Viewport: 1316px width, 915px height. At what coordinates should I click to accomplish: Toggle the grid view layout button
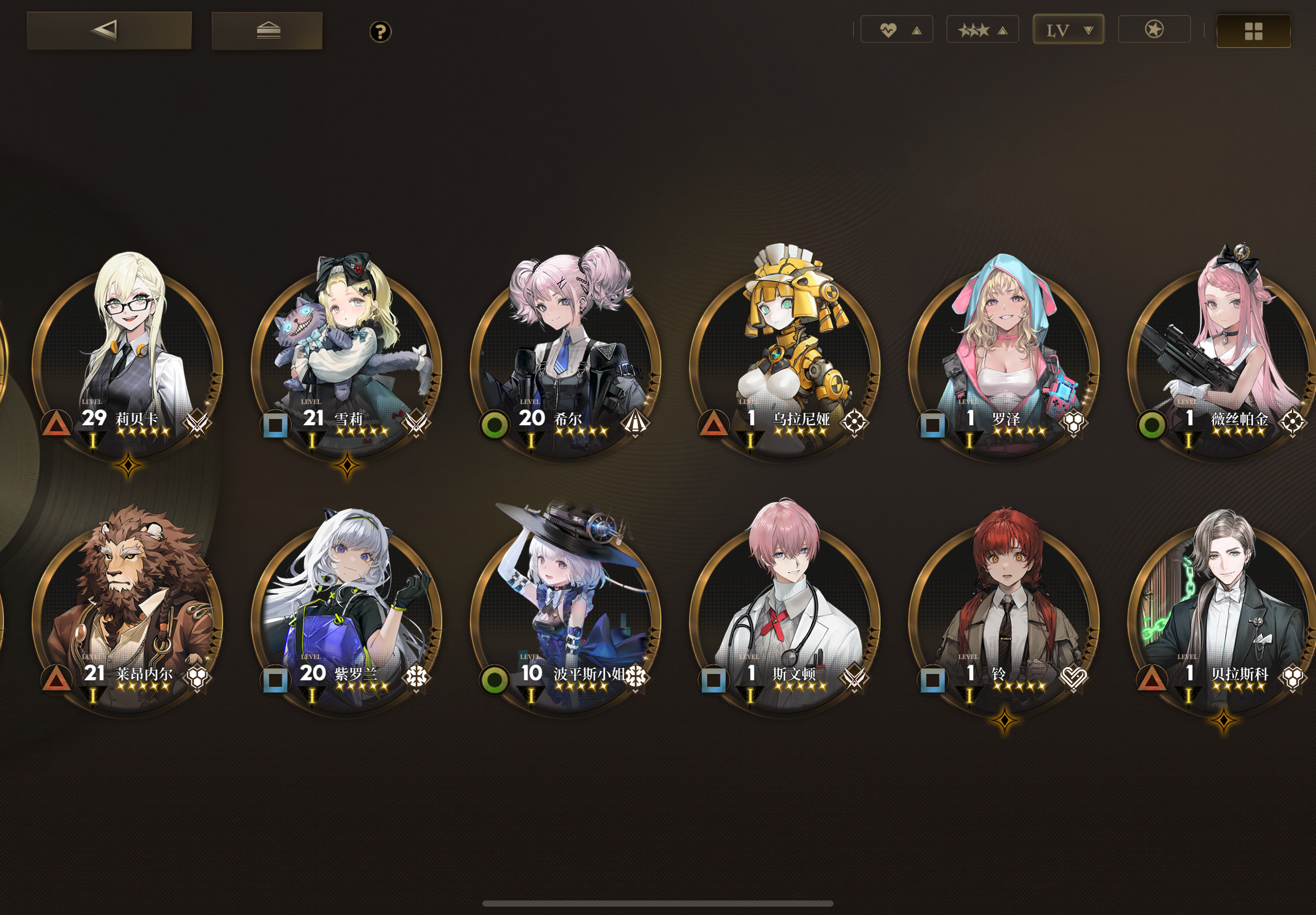click(x=1253, y=32)
